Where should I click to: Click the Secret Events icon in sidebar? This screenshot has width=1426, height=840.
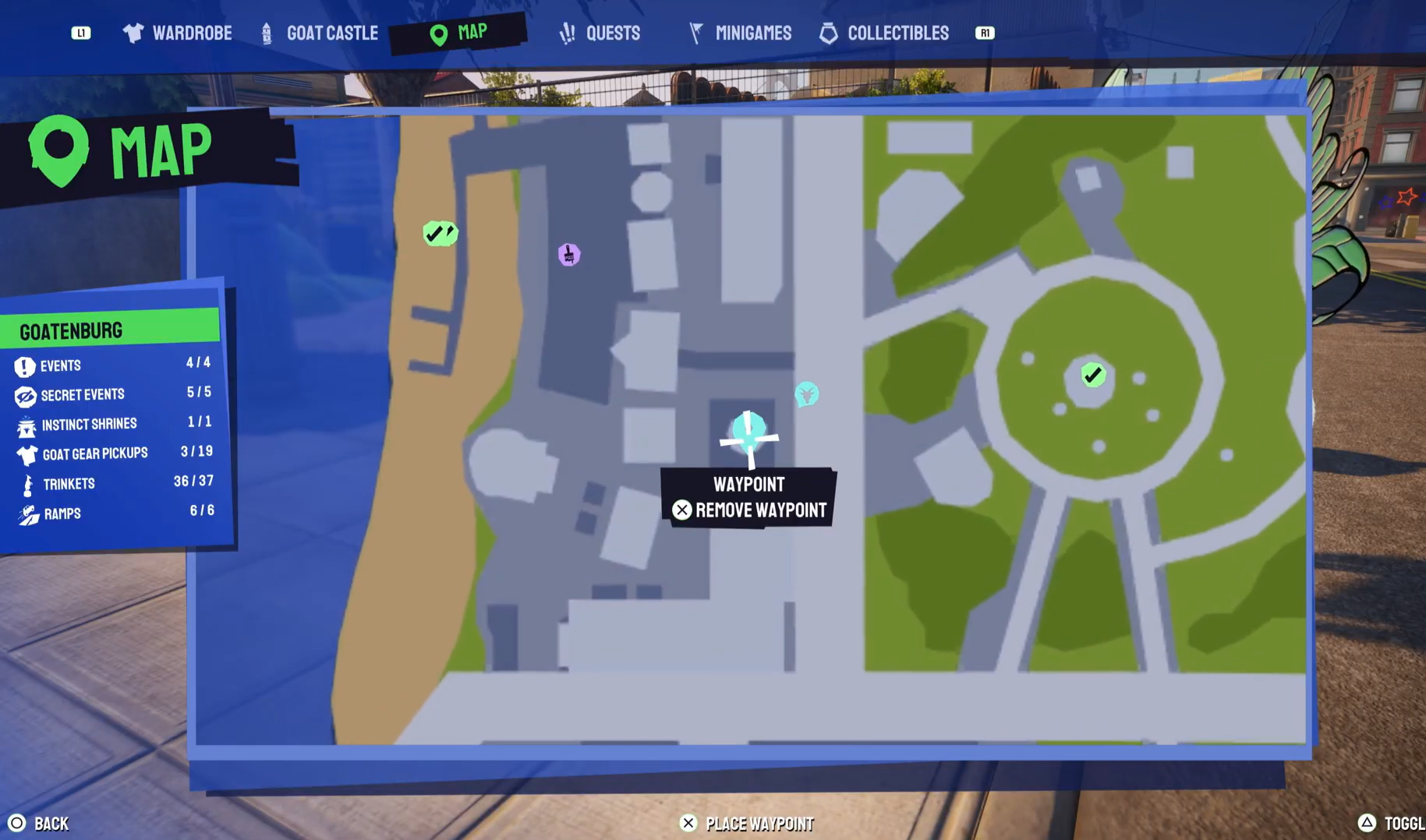26,394
